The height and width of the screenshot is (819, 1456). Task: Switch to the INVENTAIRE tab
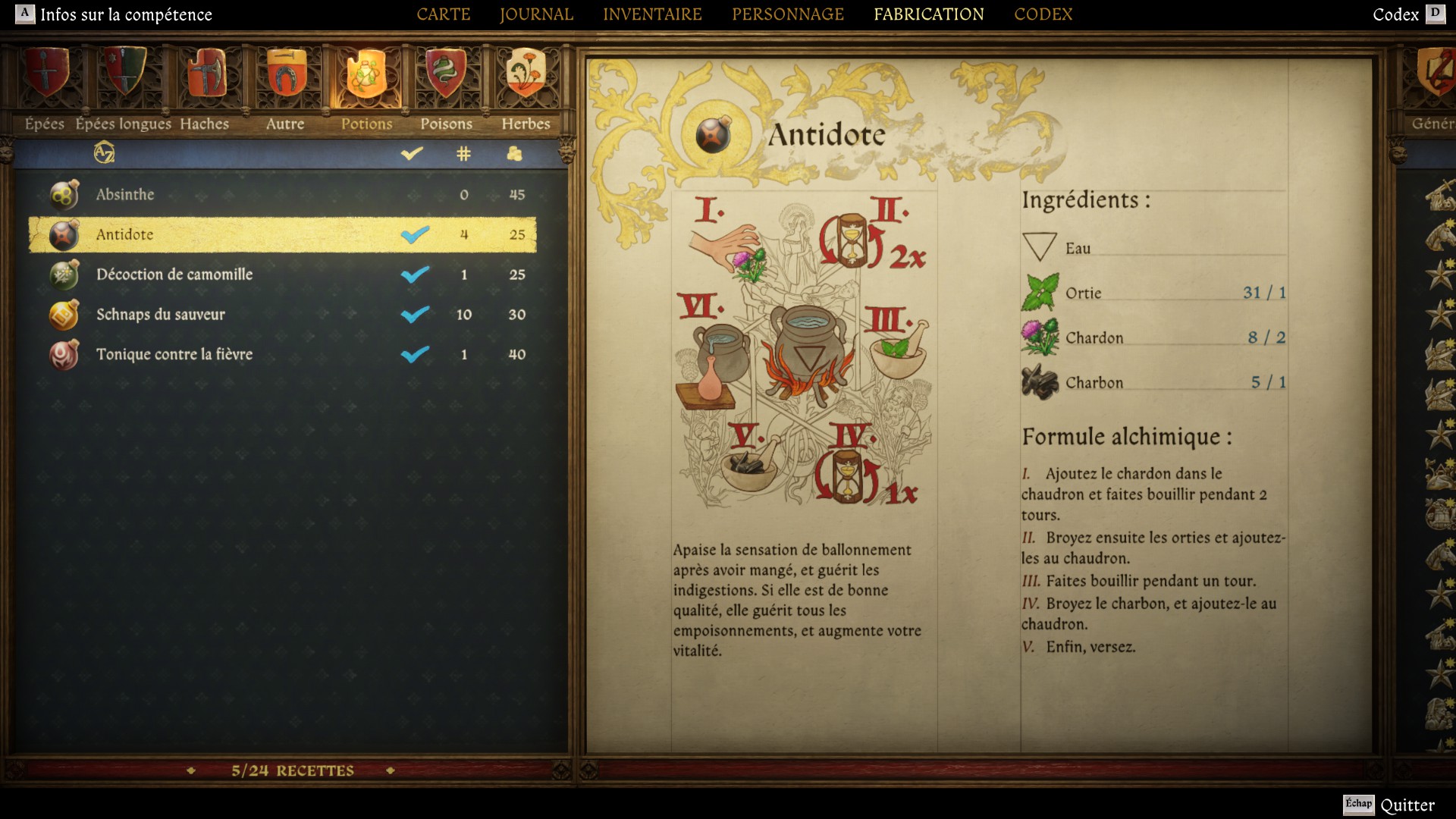652,14
